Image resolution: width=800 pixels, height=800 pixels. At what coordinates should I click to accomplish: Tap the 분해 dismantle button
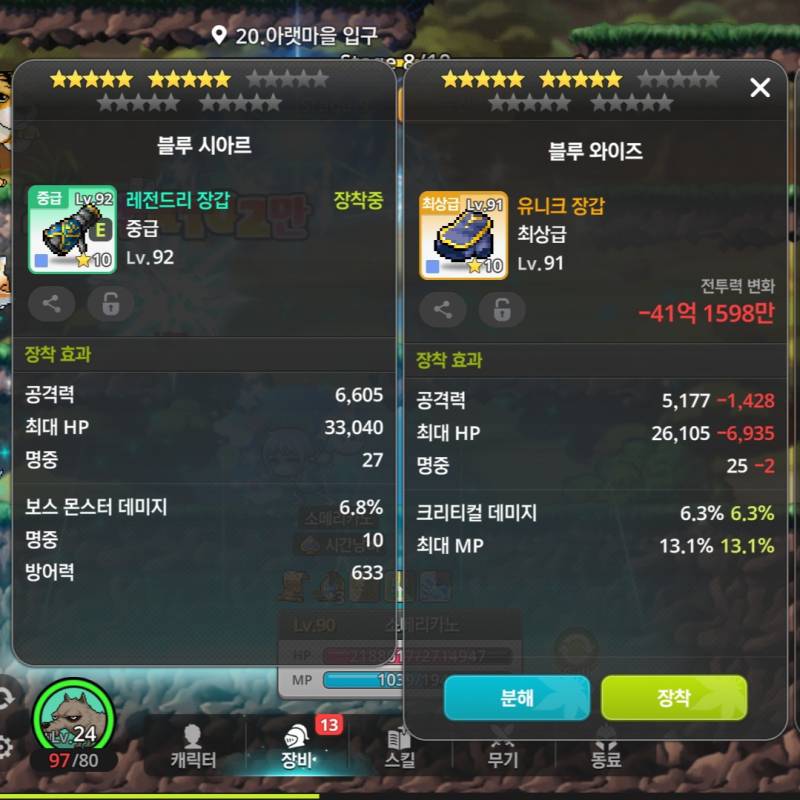[516, 698]
